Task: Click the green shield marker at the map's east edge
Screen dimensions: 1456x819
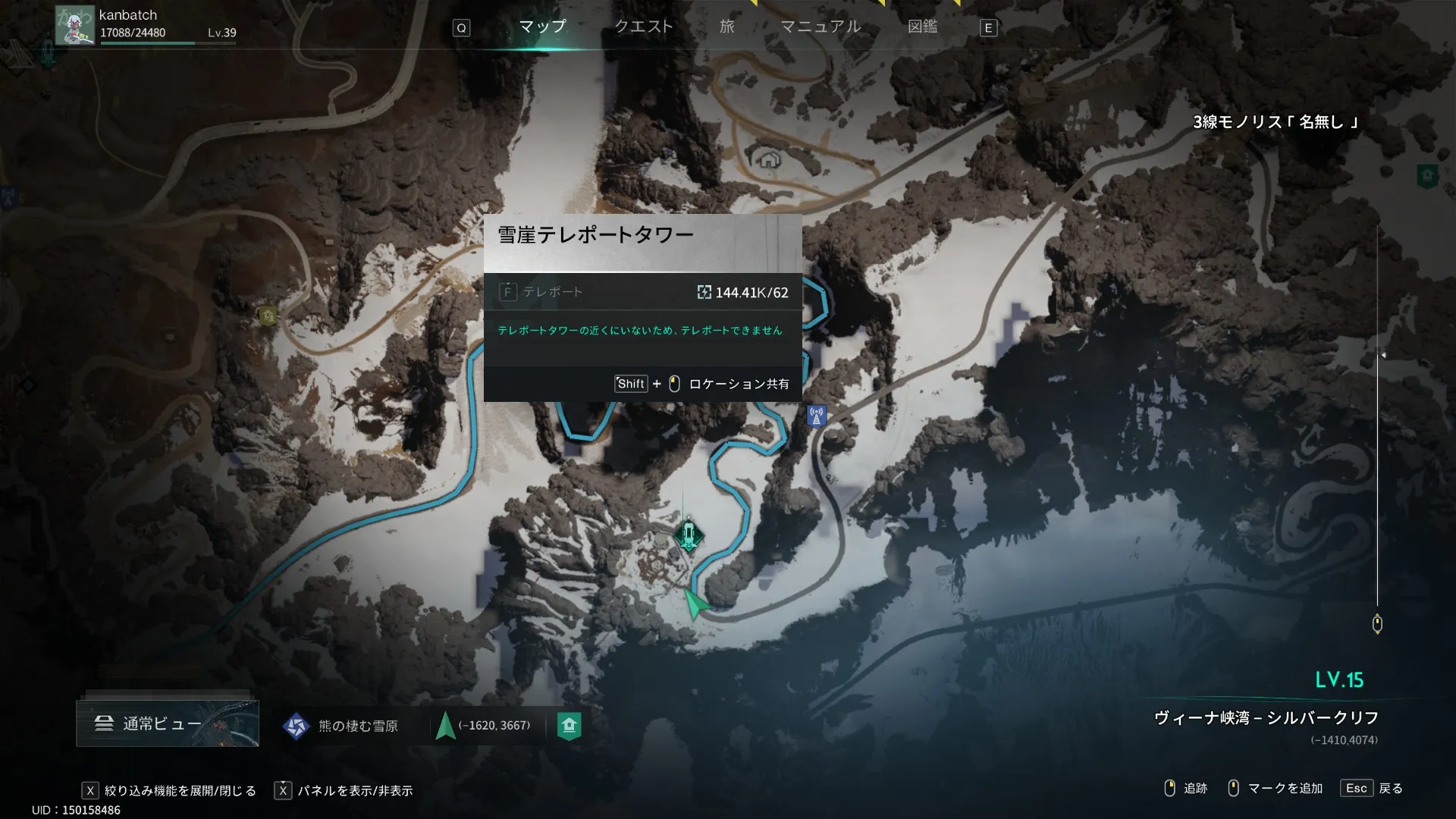Action: click(1427, 176)
